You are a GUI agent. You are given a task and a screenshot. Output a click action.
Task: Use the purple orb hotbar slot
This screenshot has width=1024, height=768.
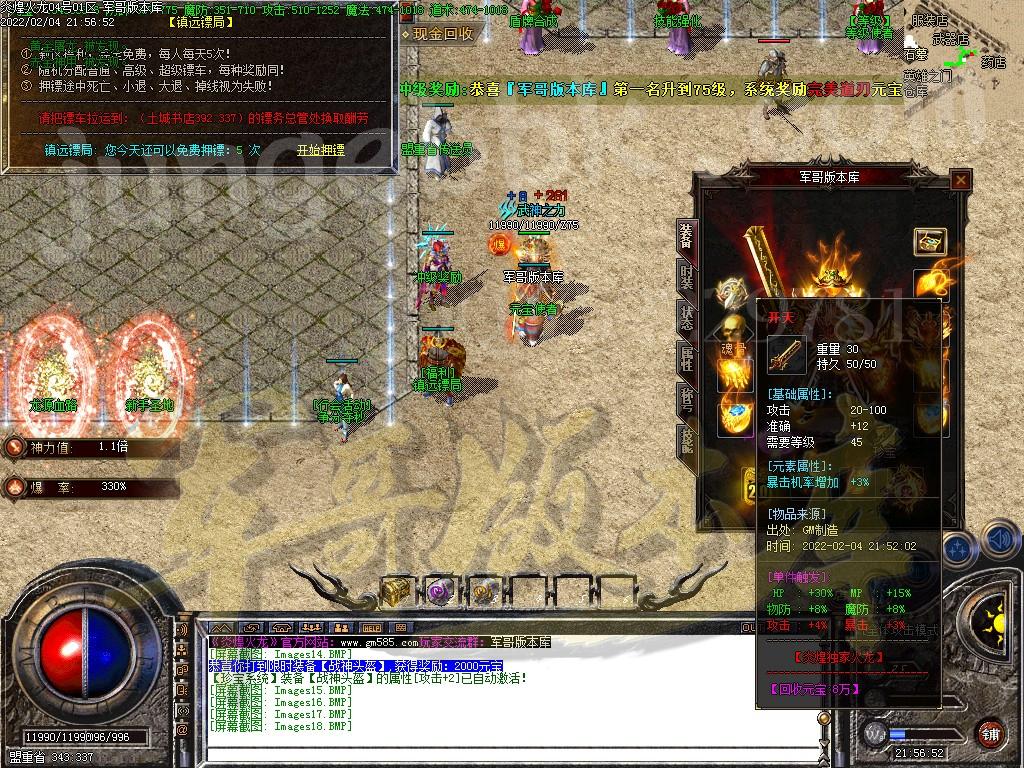click(440, 591)
